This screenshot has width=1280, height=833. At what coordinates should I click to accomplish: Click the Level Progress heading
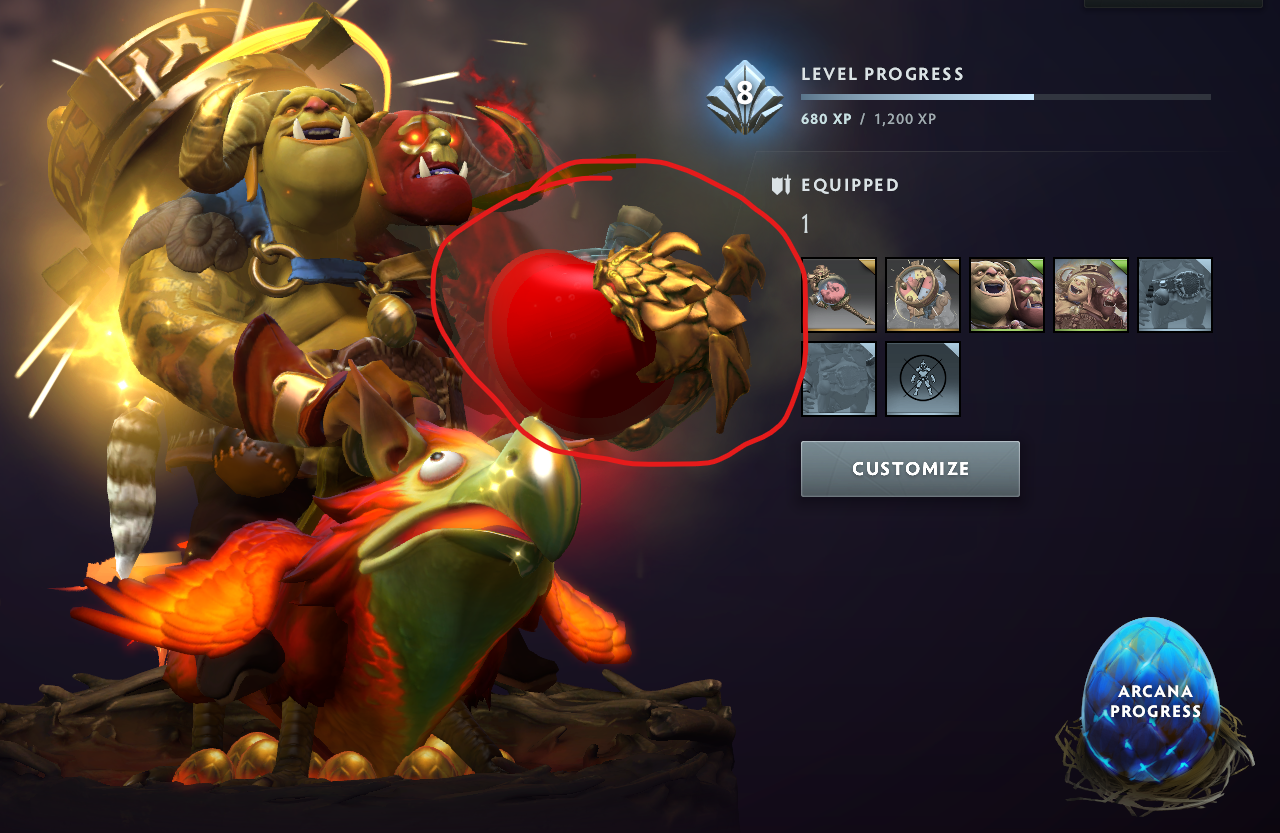pos(880,73)
